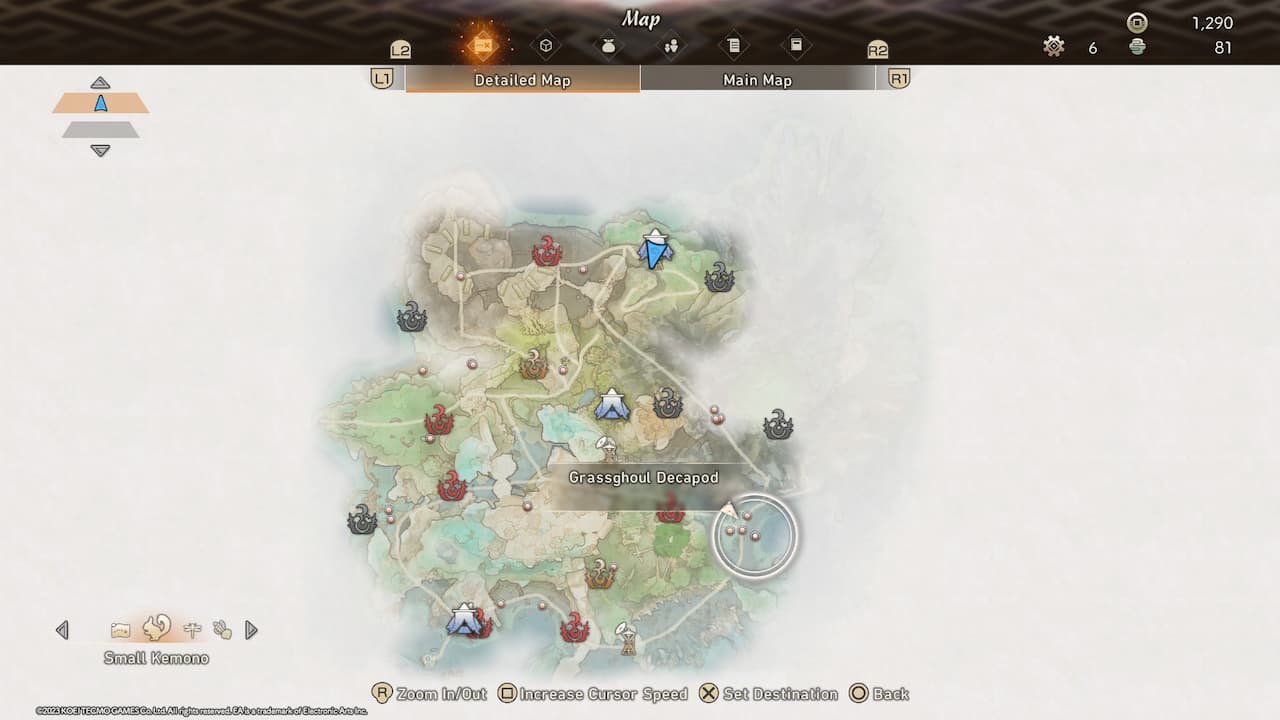Image resolution: width=1280 pixels, height=720 pixels.
Task: Click Back at the bottom right
Action: pos(887,693)
